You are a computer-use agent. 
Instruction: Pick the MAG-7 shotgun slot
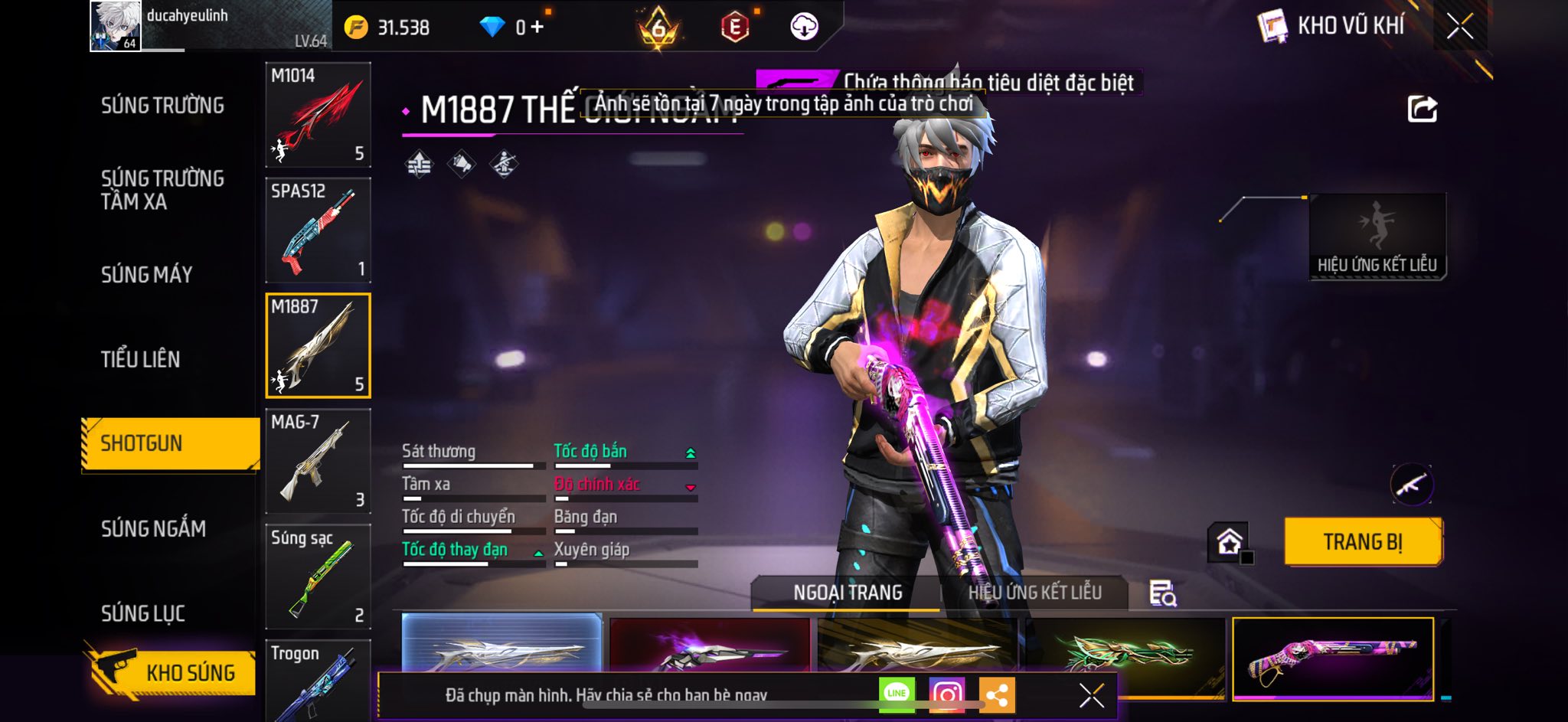[x=318, y=461]
